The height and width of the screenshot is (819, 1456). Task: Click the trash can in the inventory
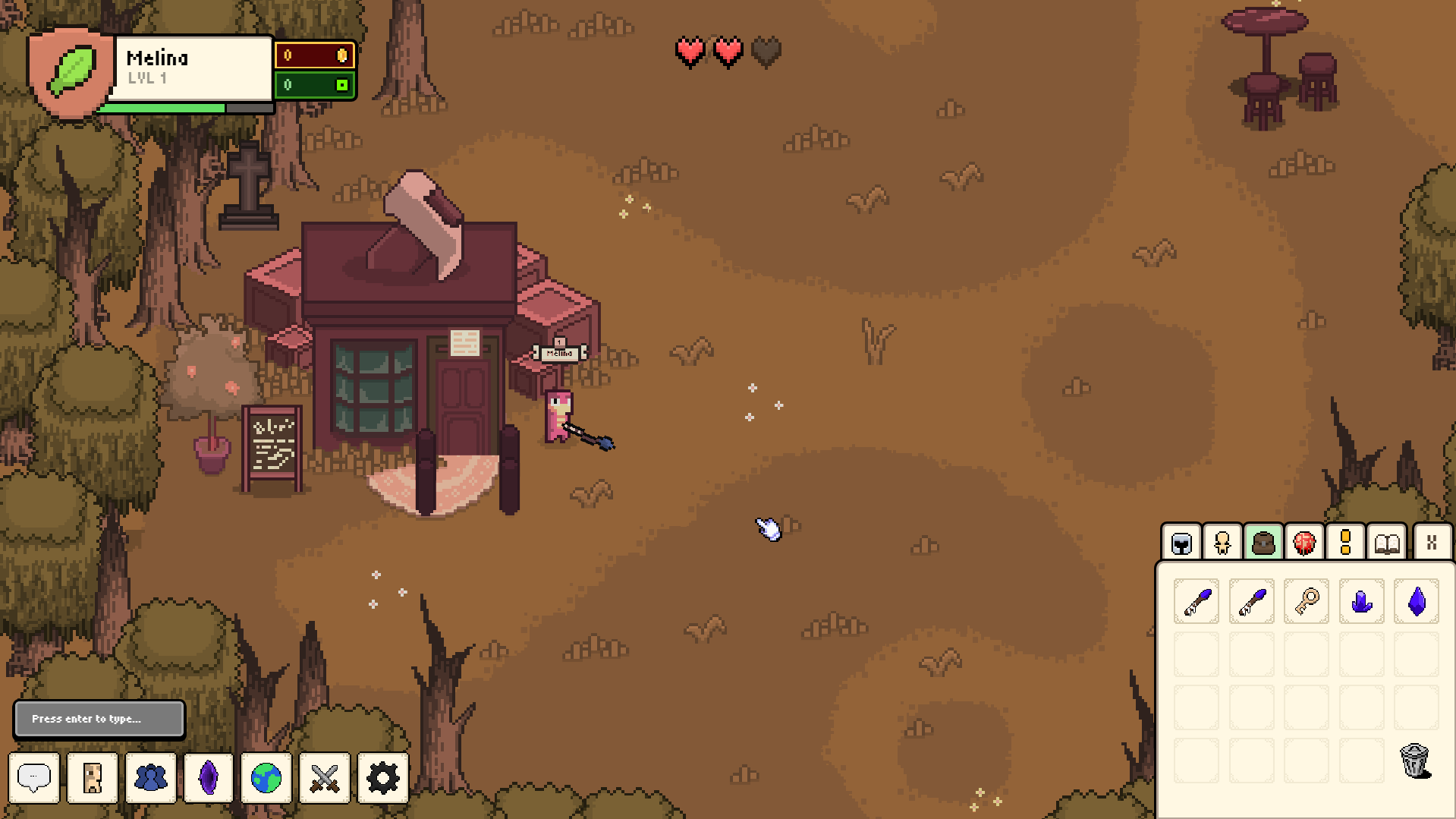(x=1415, y=760)
